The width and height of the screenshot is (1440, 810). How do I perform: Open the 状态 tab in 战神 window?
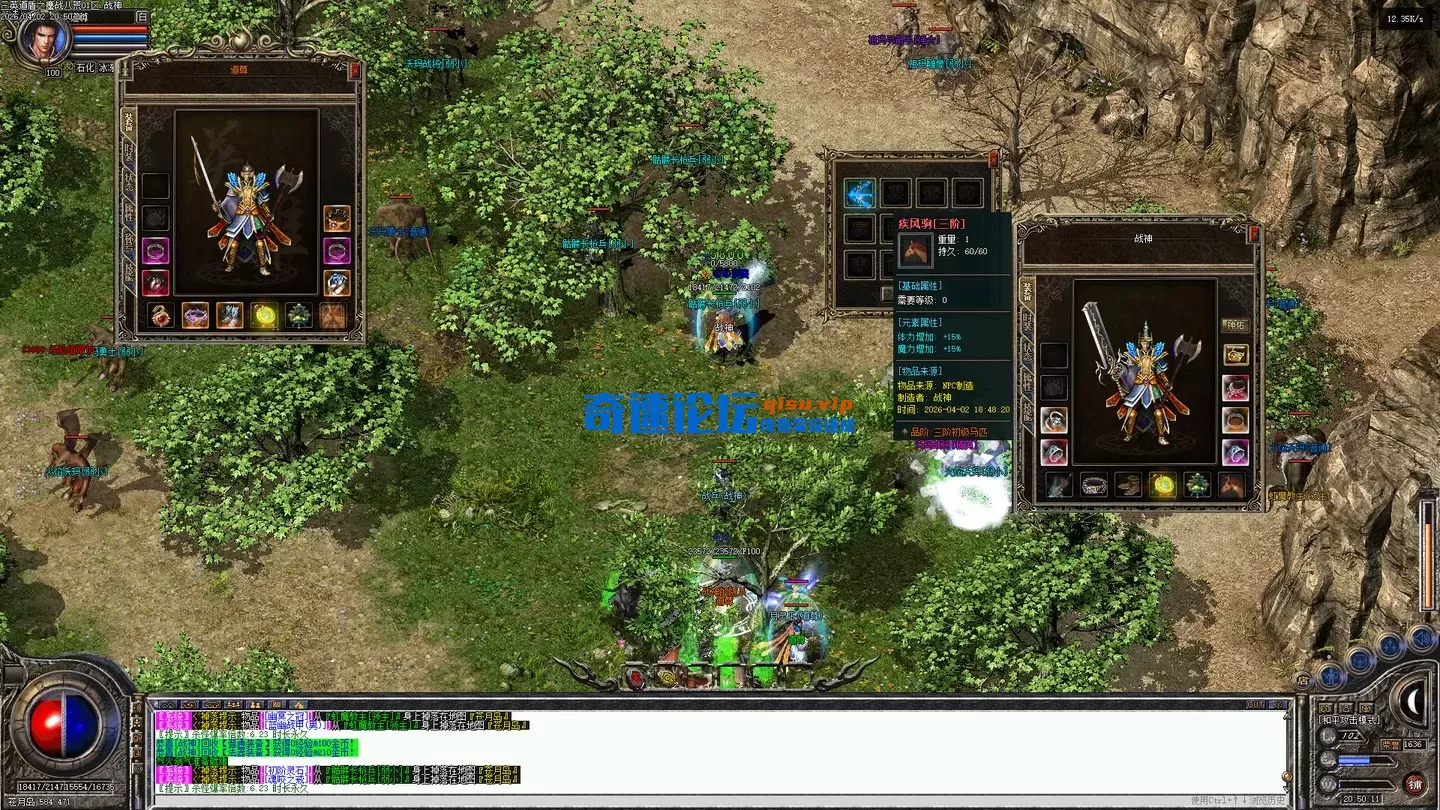(1027, 351)
